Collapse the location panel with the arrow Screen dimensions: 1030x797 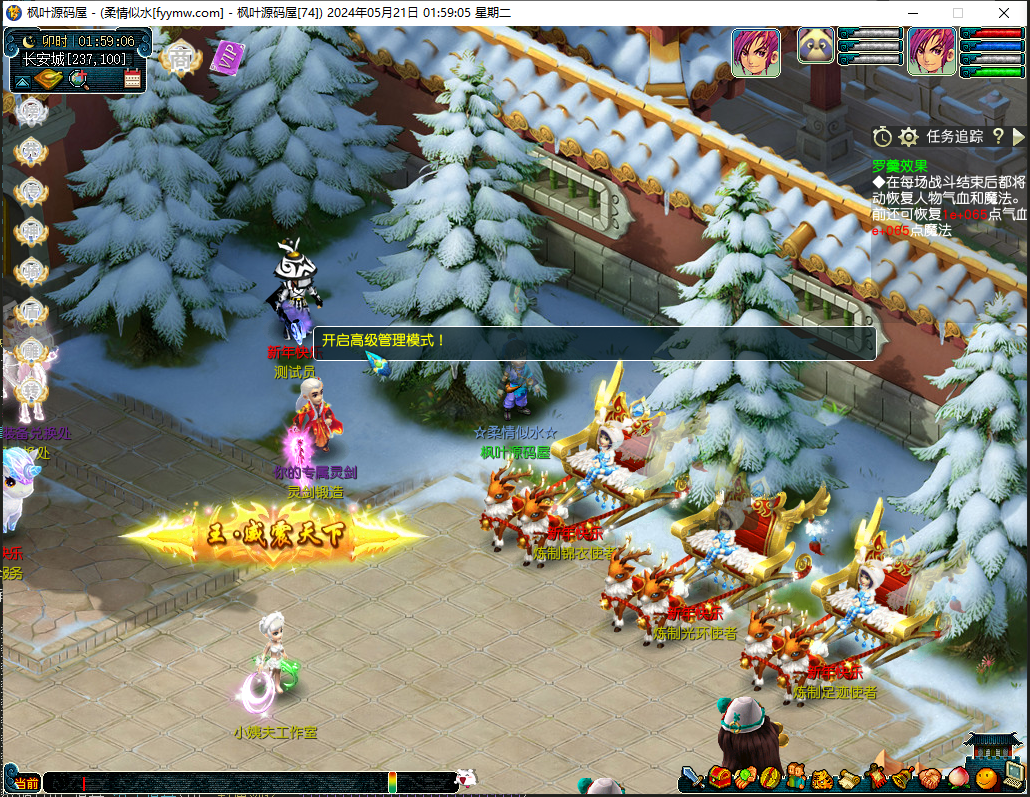(22, 81)
